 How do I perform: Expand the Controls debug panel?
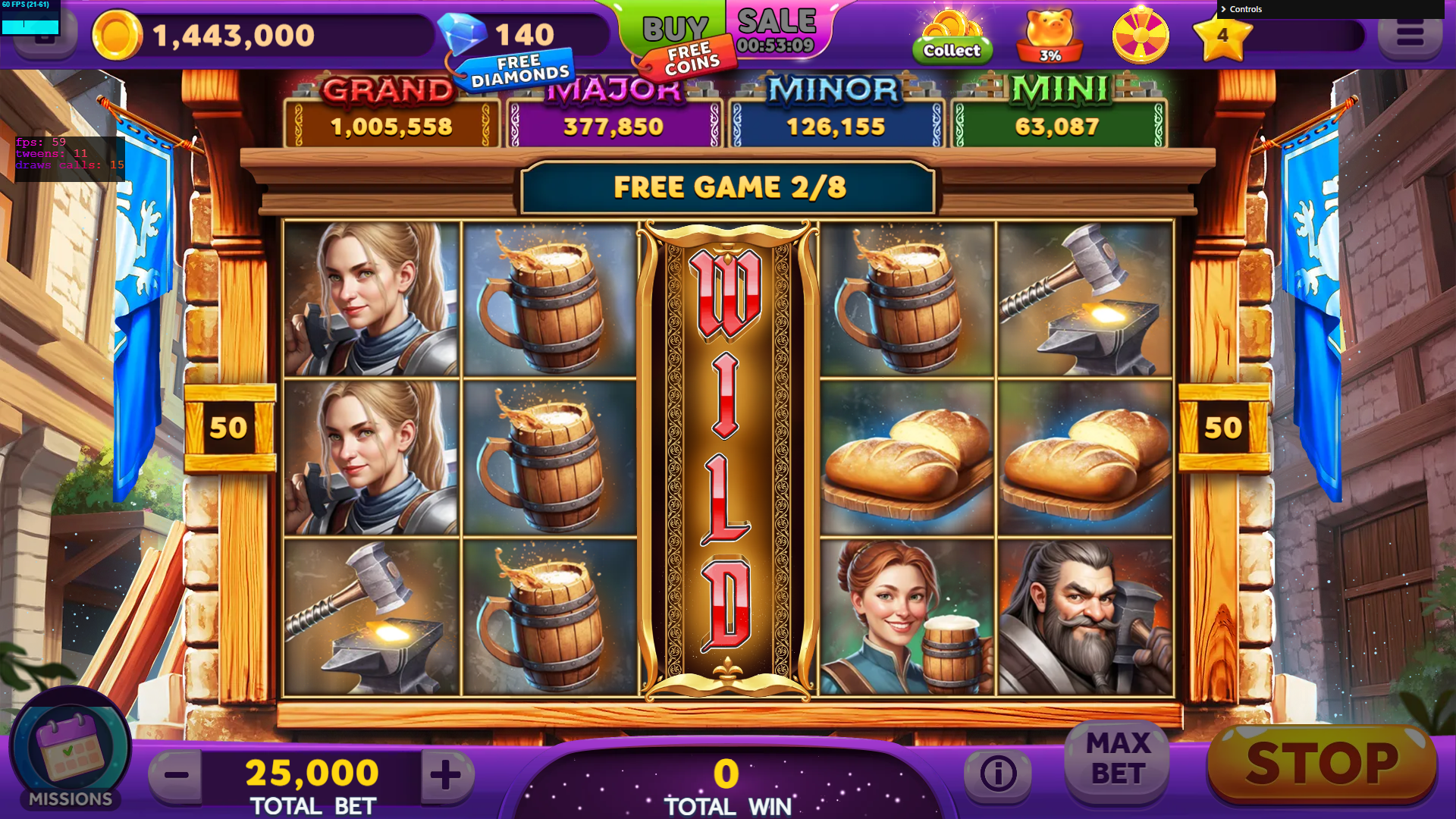[x=1245, y=9]
